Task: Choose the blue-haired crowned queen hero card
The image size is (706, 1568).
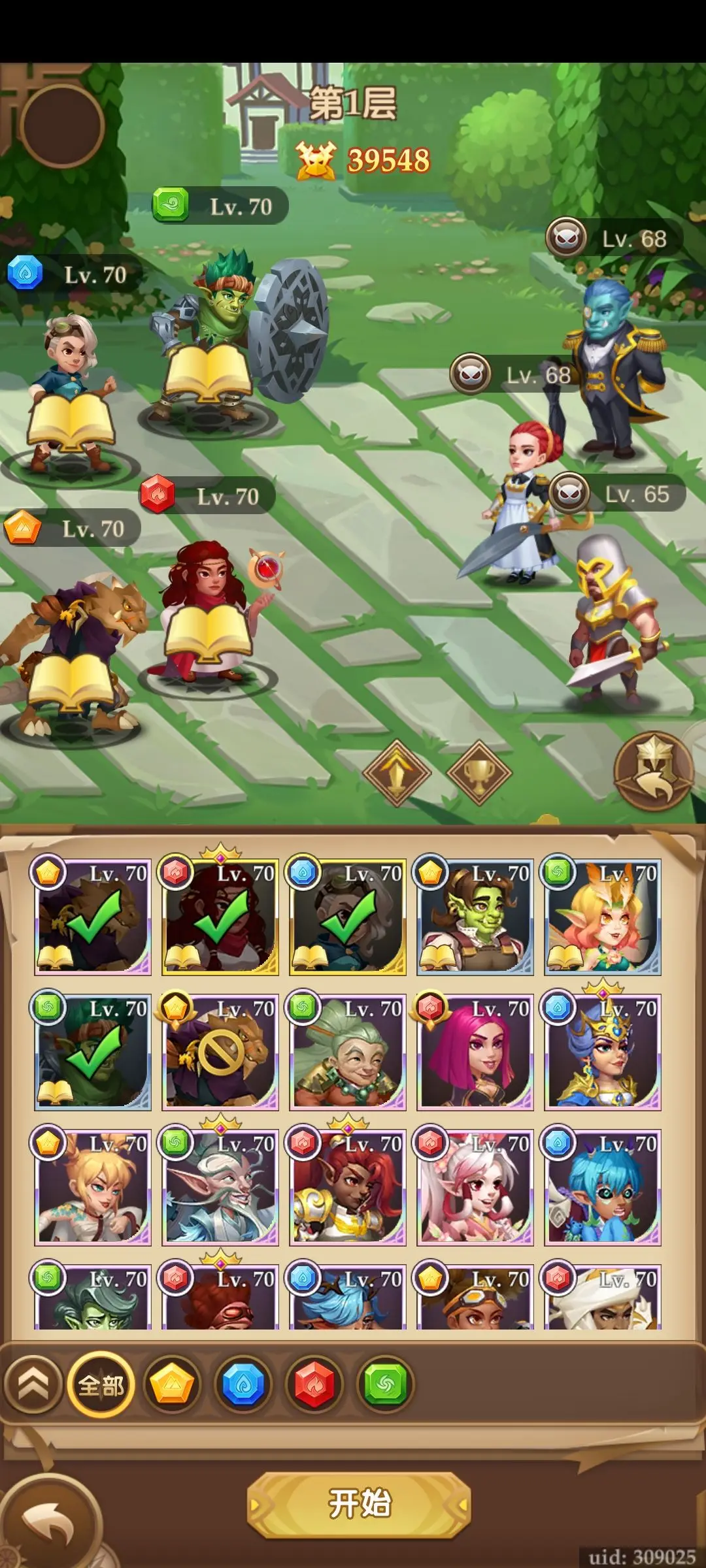Action: (603, 1053)
